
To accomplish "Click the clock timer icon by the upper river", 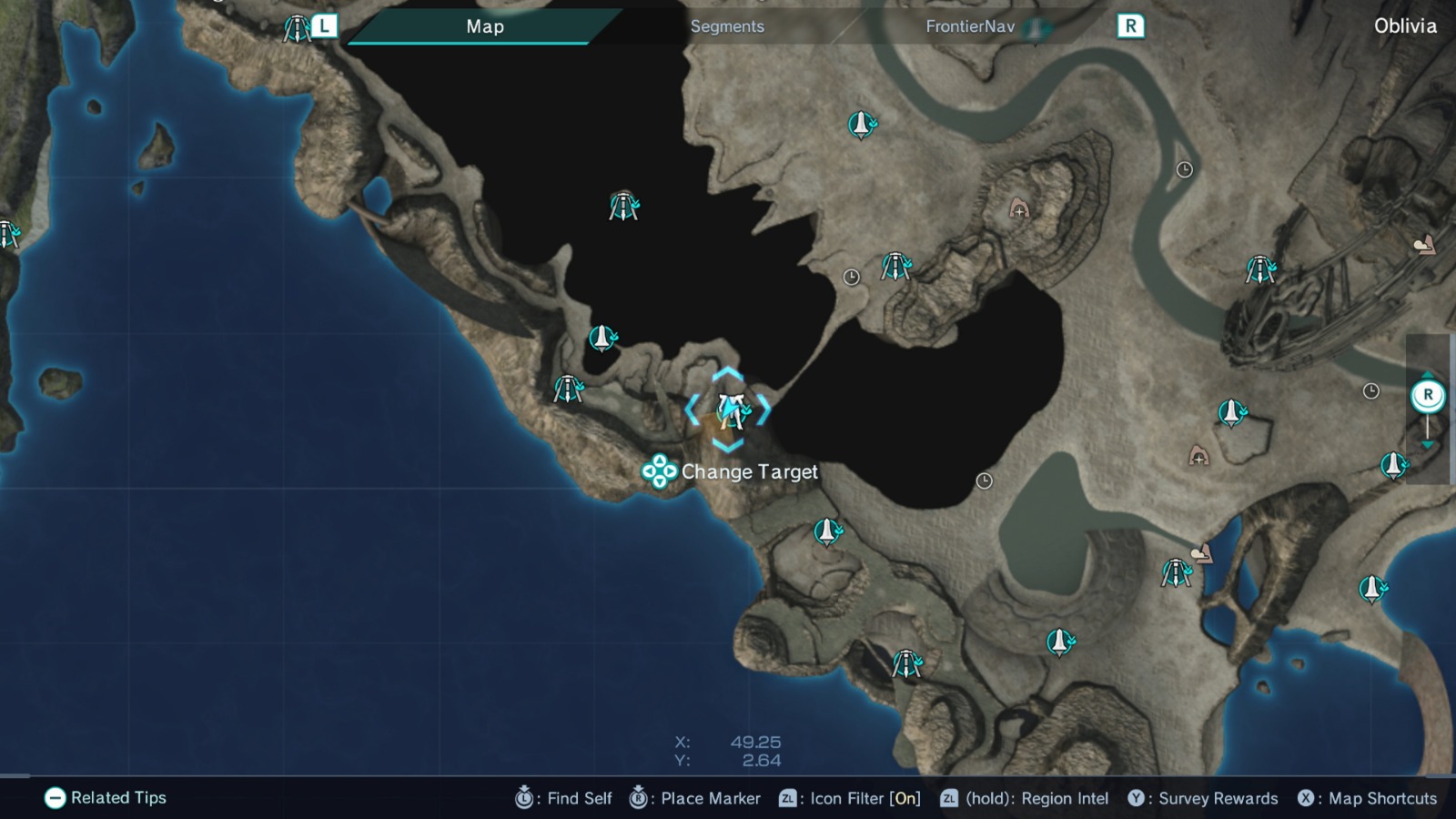I will (1184, 169).
